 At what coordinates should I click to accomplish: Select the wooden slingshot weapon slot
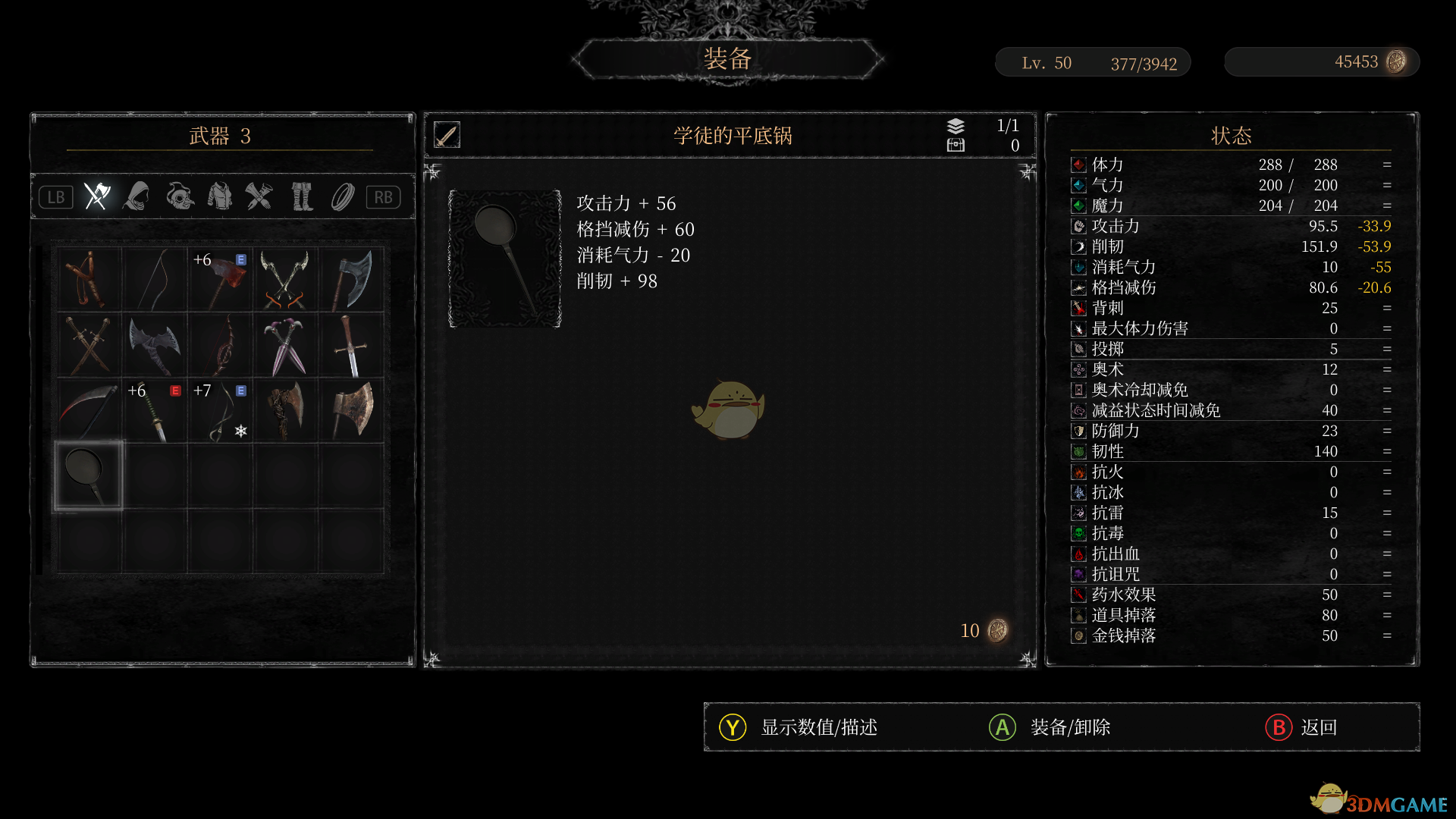pos(89,280)
